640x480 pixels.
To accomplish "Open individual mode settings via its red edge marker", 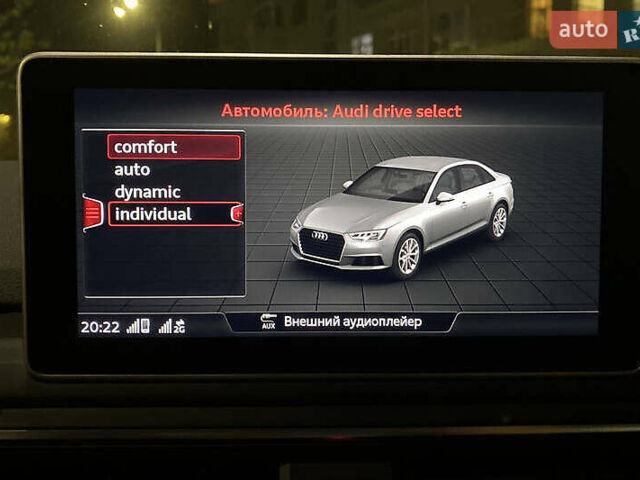I will 237,213.
